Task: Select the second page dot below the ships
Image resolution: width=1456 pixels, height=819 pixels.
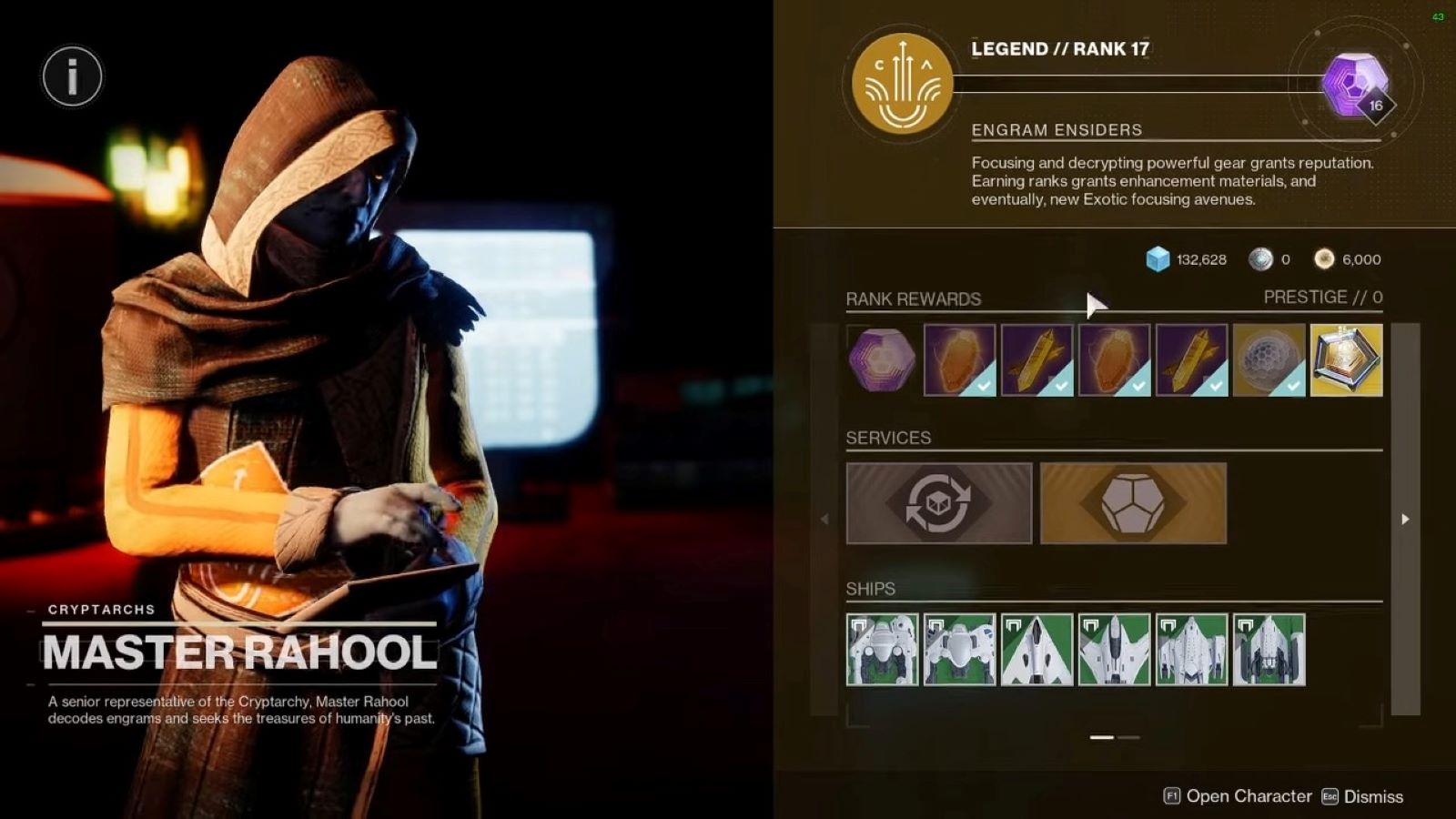Action: click(1131, 739)
